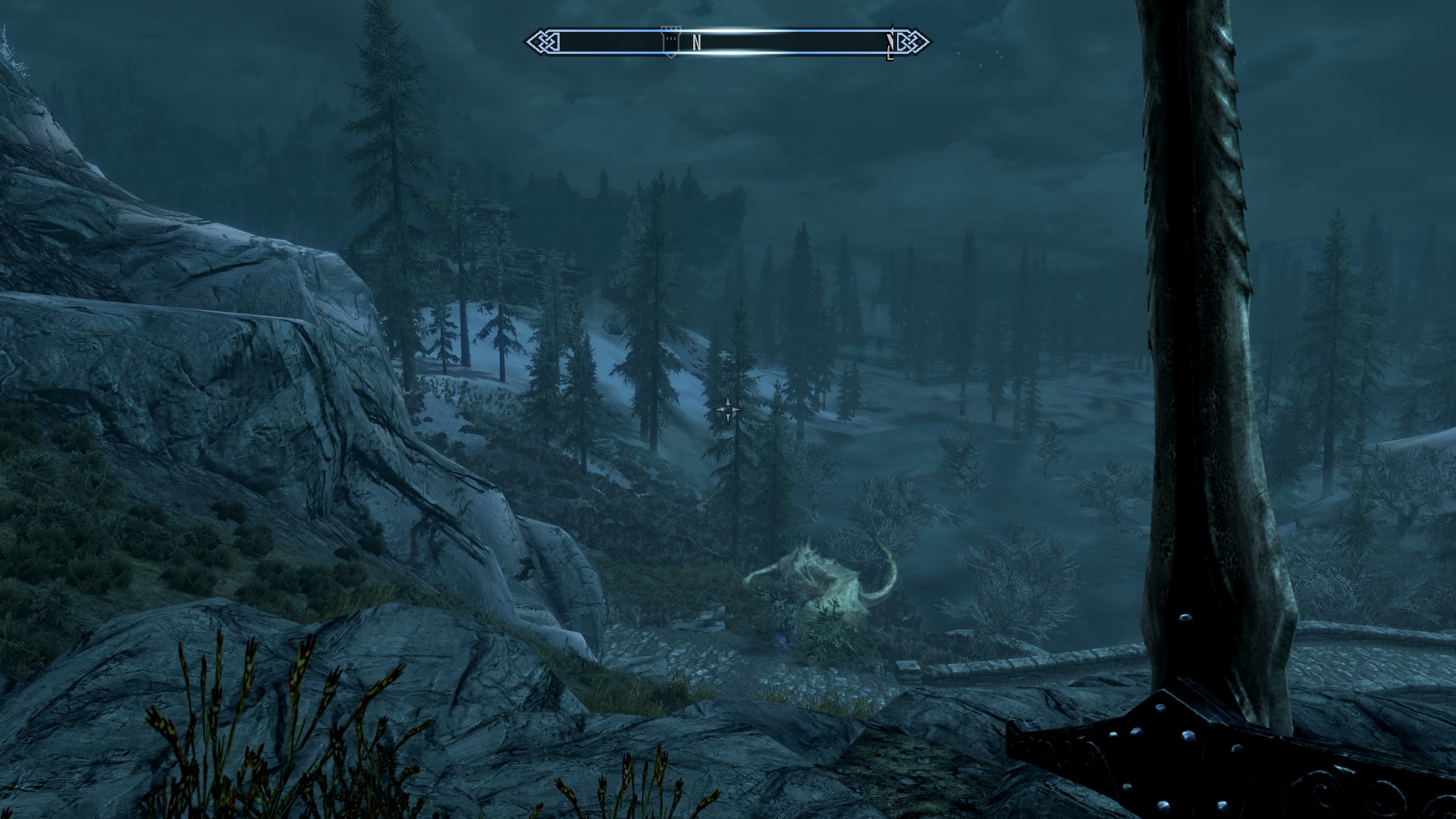Select the North indicator on the compass bar
The image size is (1456, 819).
696,42
